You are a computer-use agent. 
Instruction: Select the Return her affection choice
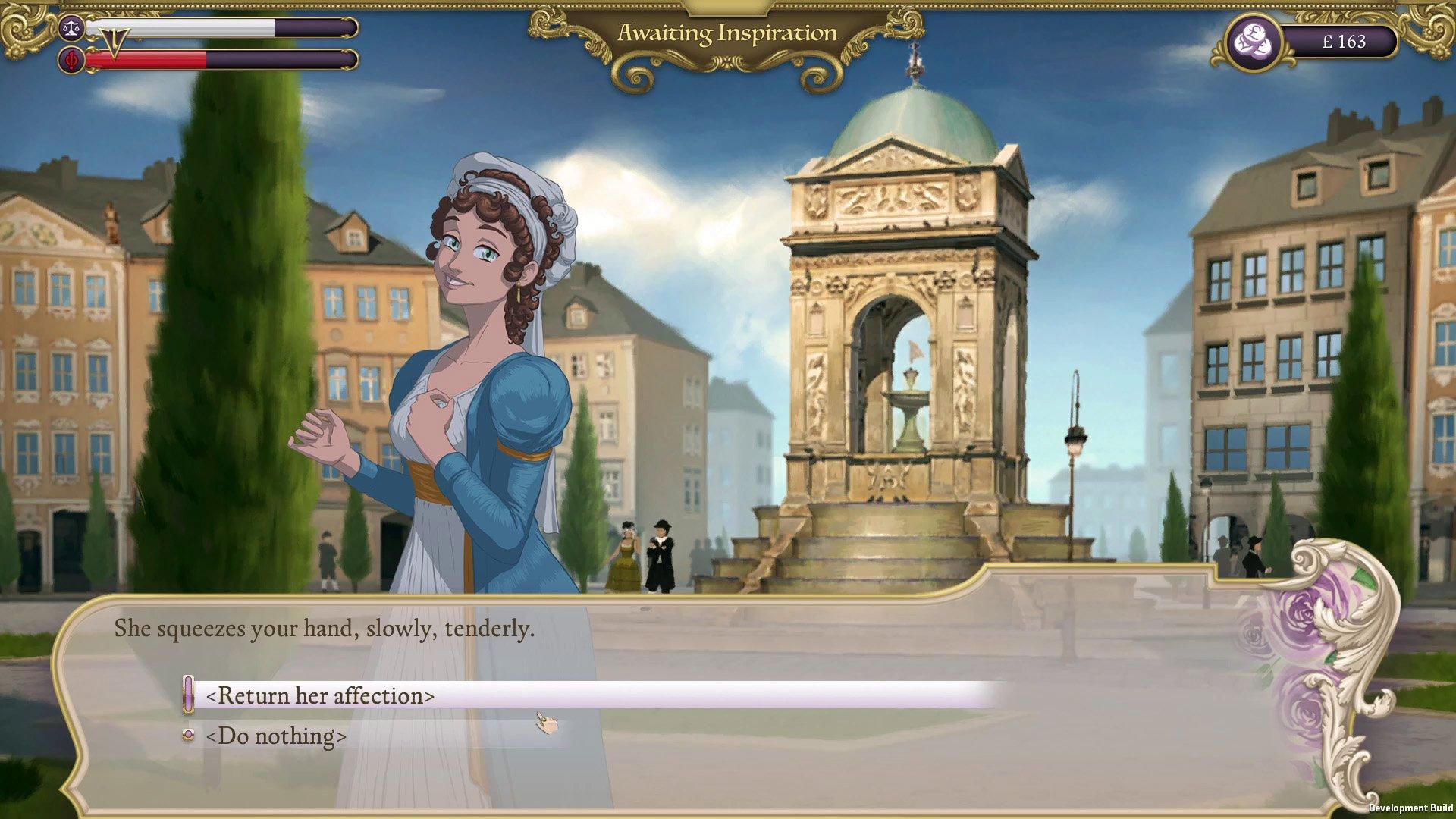click(322, 695)
